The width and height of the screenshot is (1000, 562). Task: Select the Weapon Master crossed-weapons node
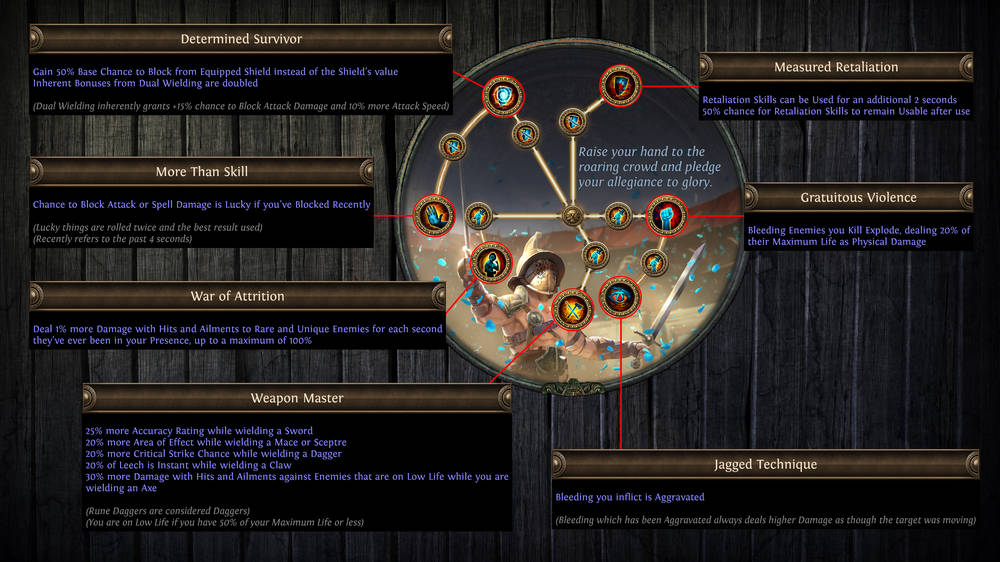point(572,308)
